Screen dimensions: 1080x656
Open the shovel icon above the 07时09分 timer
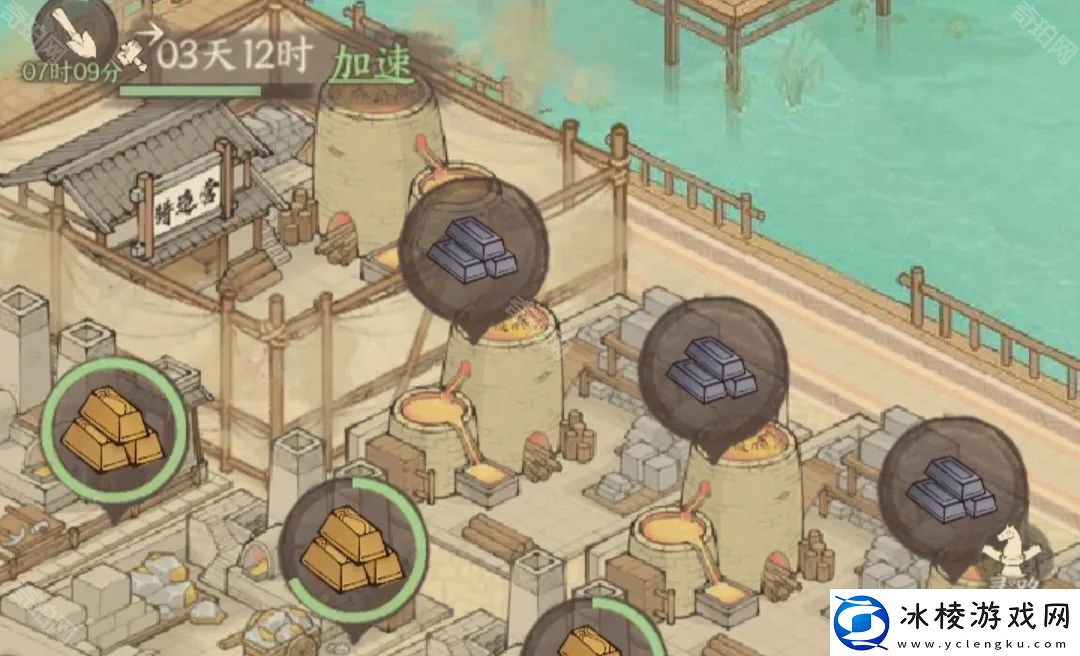75,32
